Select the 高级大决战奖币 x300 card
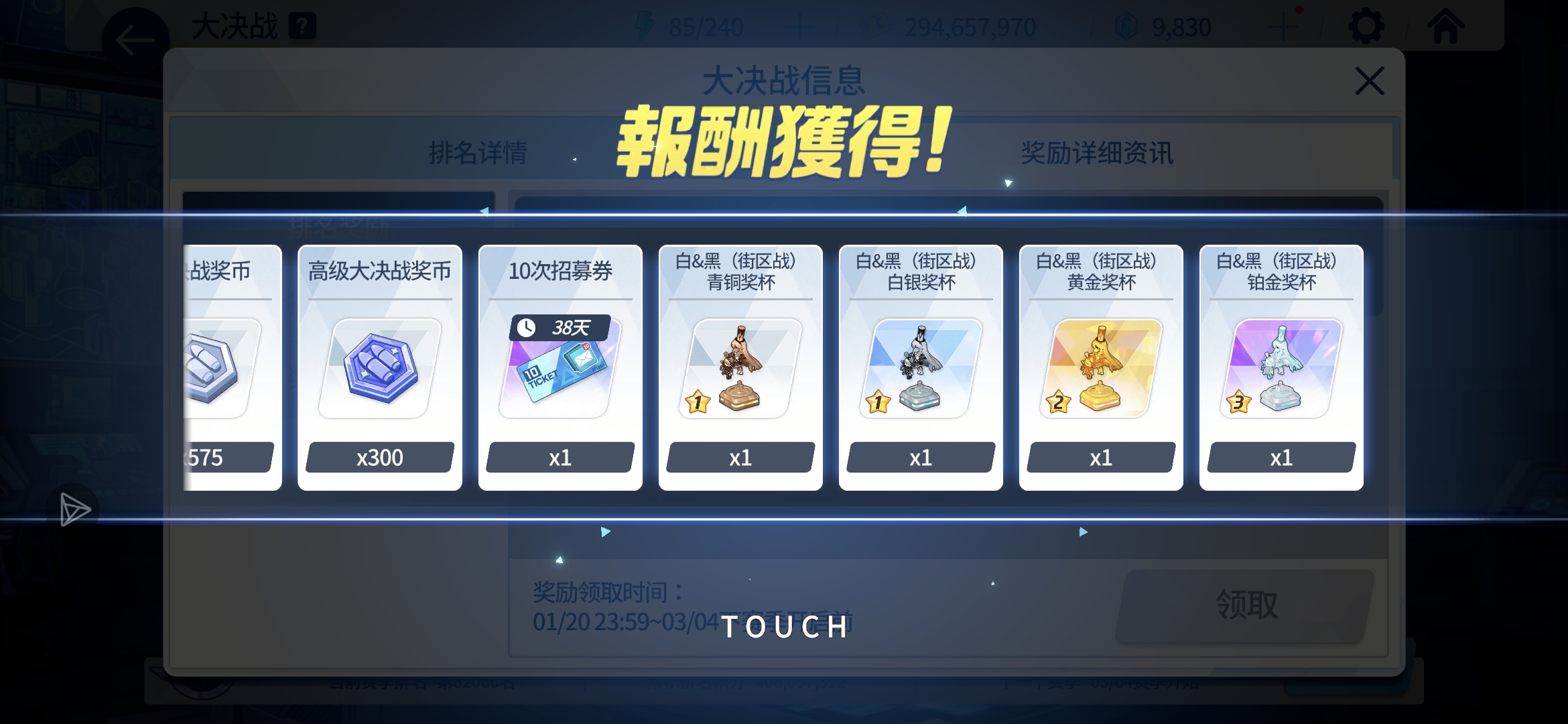 tap(379, 369)
